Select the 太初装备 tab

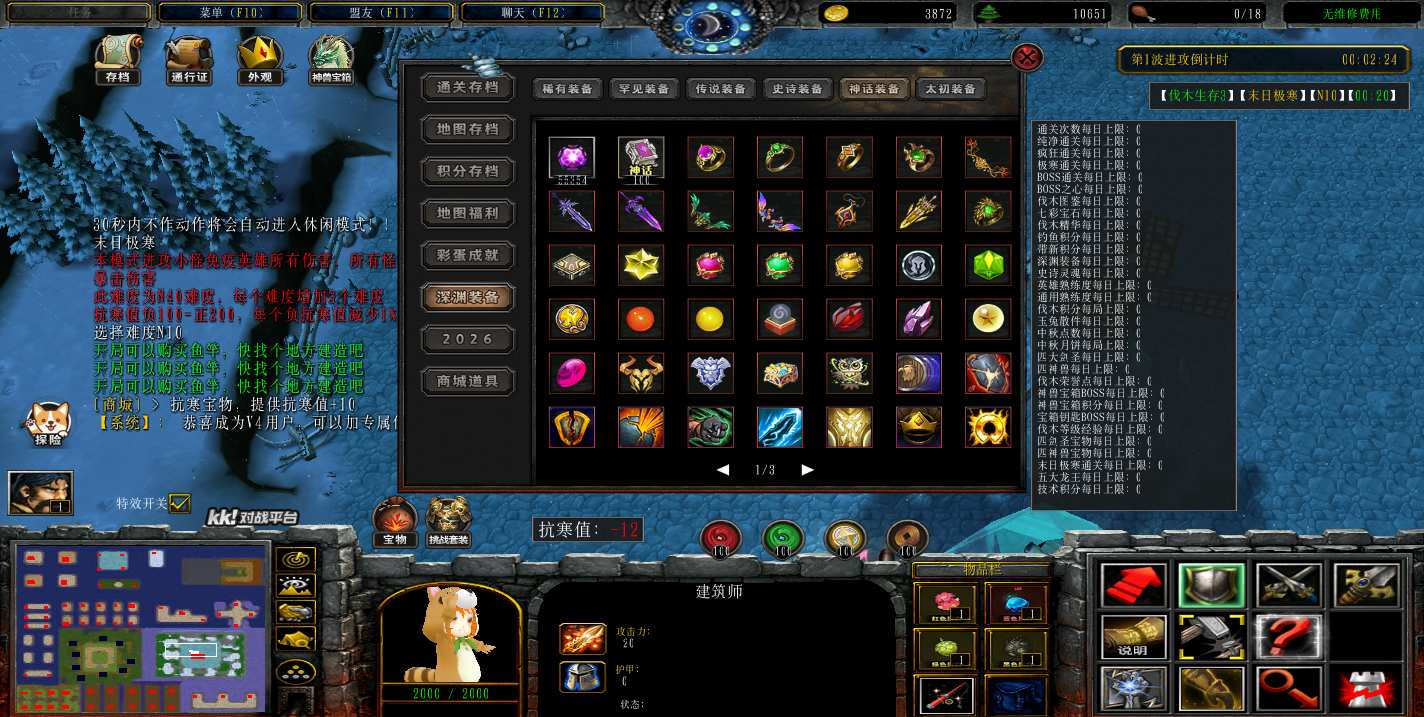(x=950, y=89)
